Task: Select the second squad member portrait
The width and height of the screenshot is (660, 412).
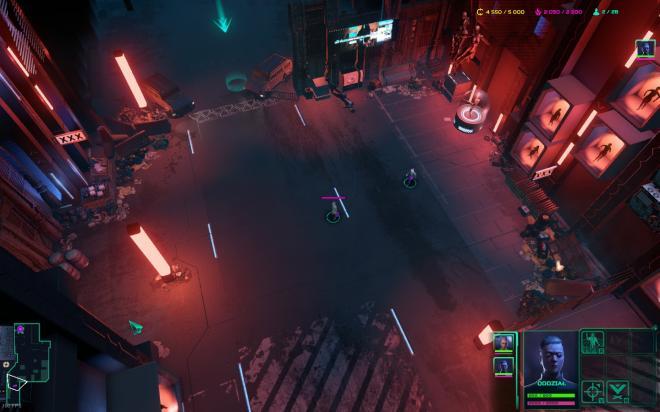Action: point(504,367)
